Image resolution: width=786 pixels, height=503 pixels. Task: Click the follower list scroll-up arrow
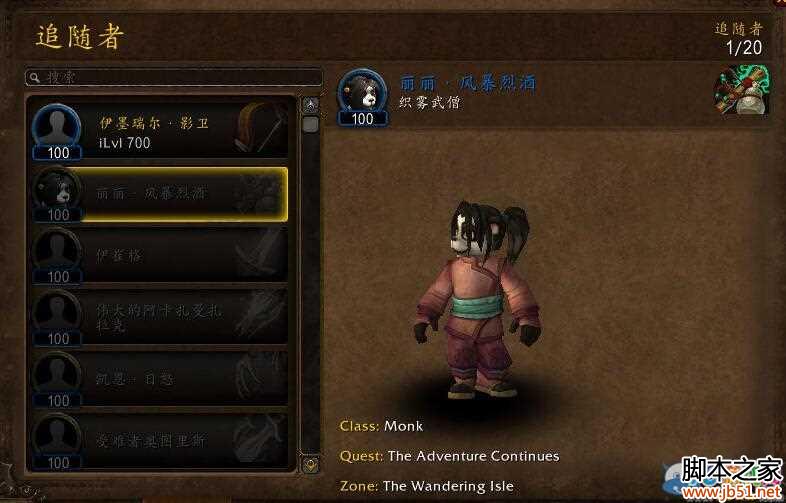click(x=311, y=103)
